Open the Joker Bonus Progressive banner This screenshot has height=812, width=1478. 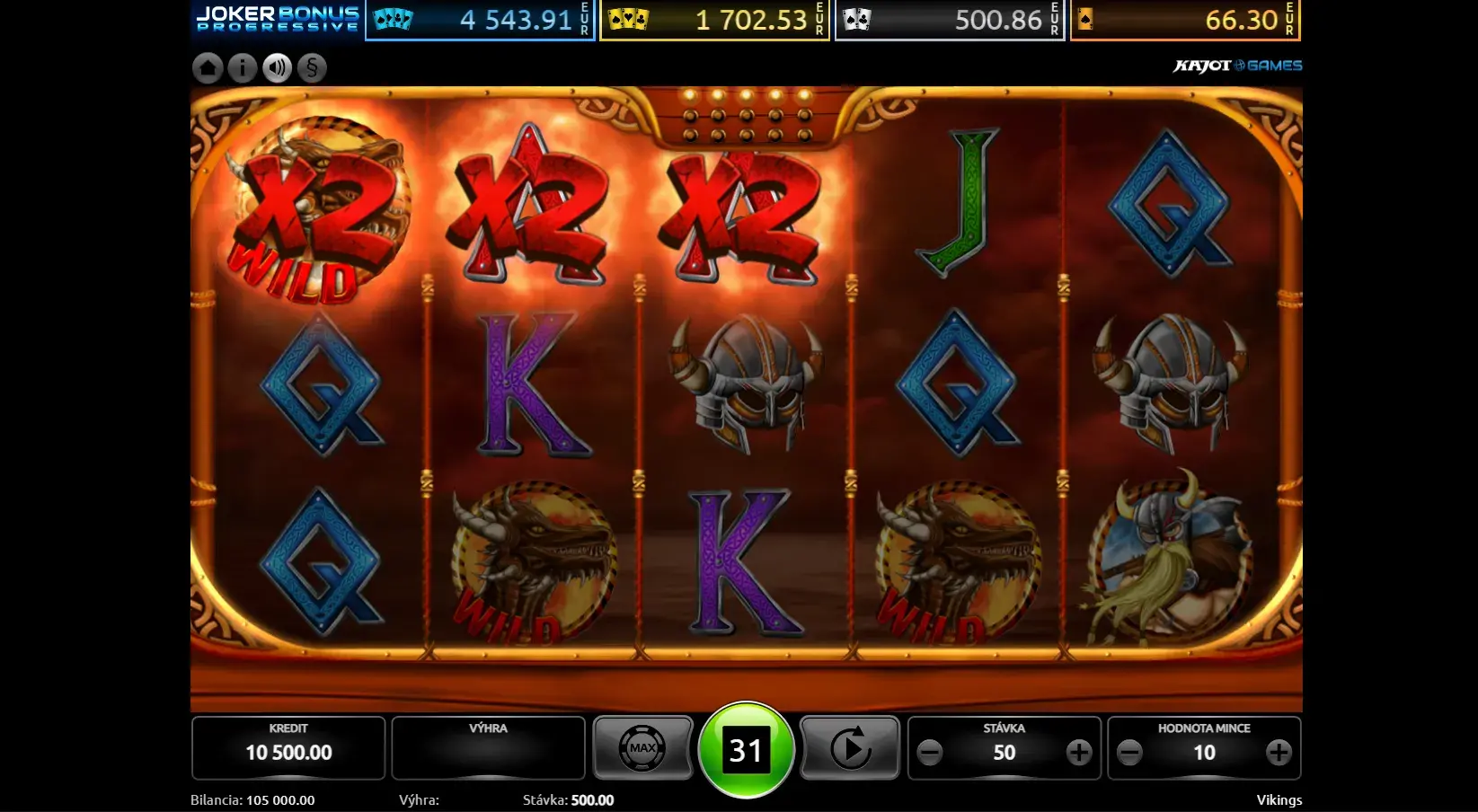click(x=278, y=19)
